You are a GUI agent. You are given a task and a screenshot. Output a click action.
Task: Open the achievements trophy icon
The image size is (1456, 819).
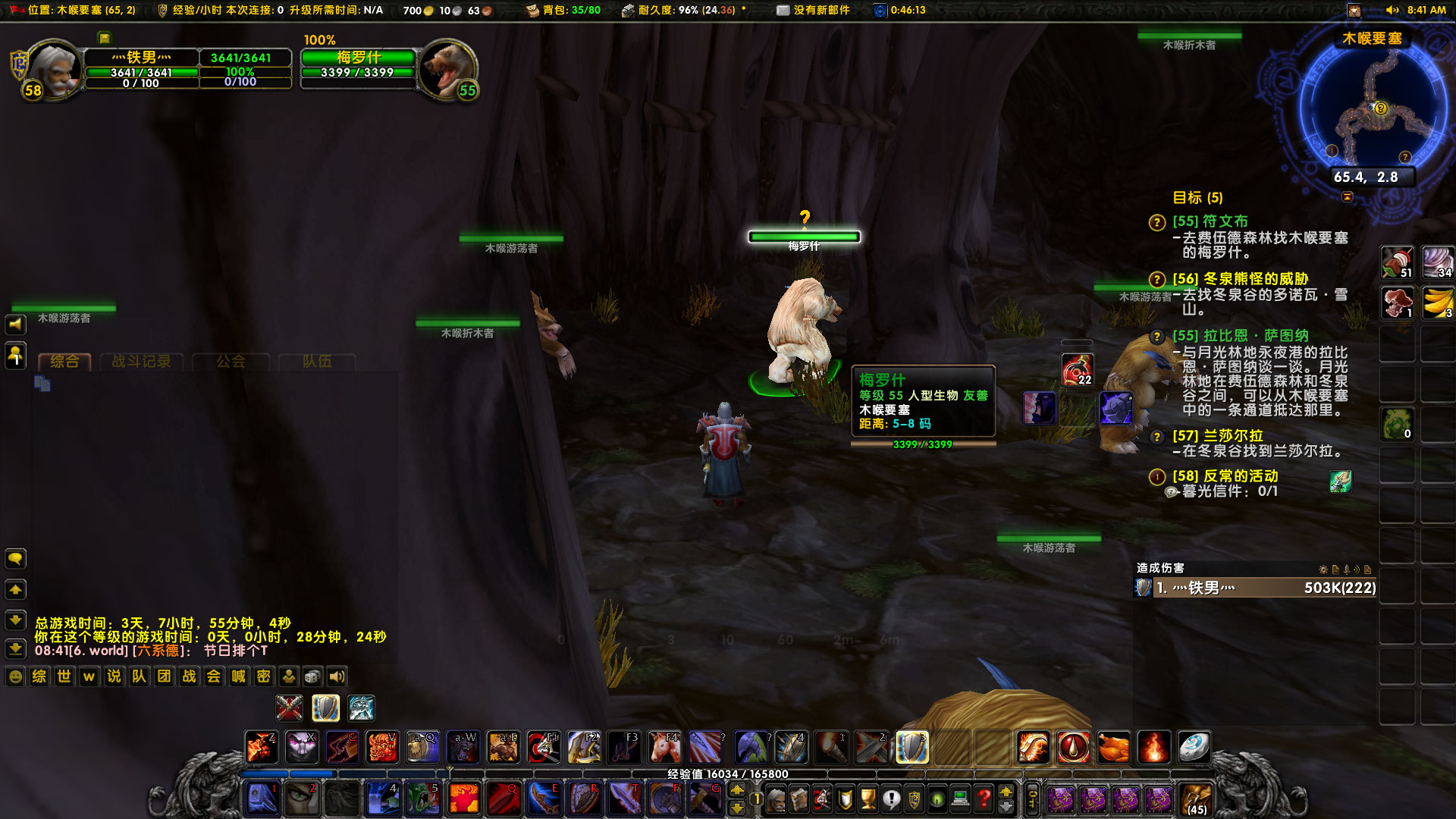tap(867, 799)
